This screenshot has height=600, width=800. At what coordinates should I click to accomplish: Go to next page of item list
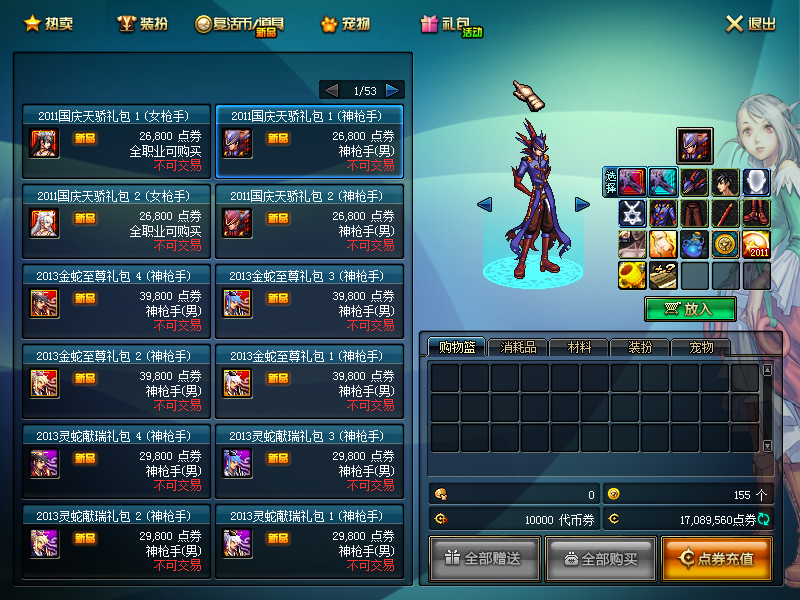(x=393, y=90)
